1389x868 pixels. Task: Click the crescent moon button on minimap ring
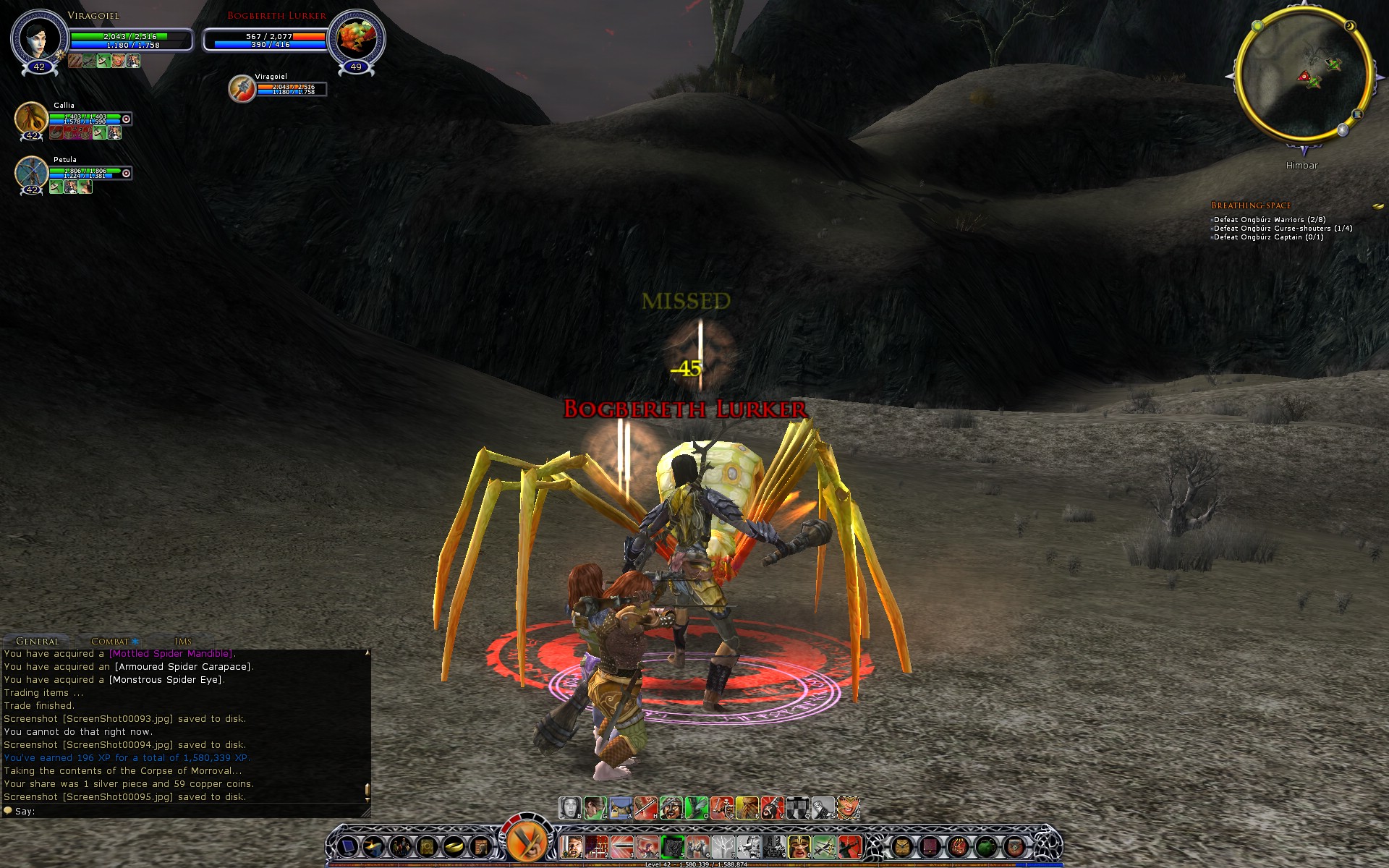point(1350,27)
